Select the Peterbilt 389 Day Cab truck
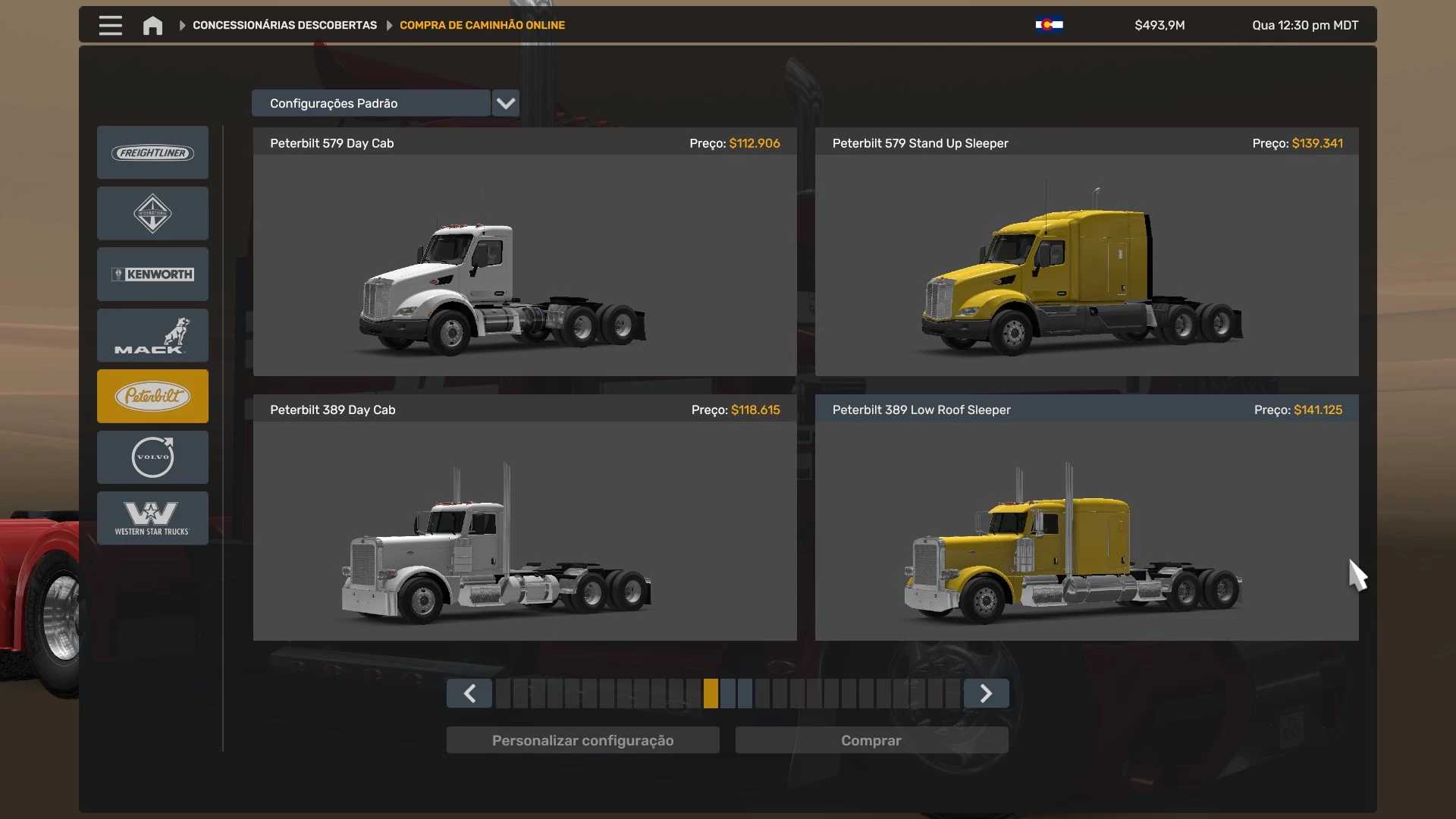 pyautogui.click(x=525, y=531)
